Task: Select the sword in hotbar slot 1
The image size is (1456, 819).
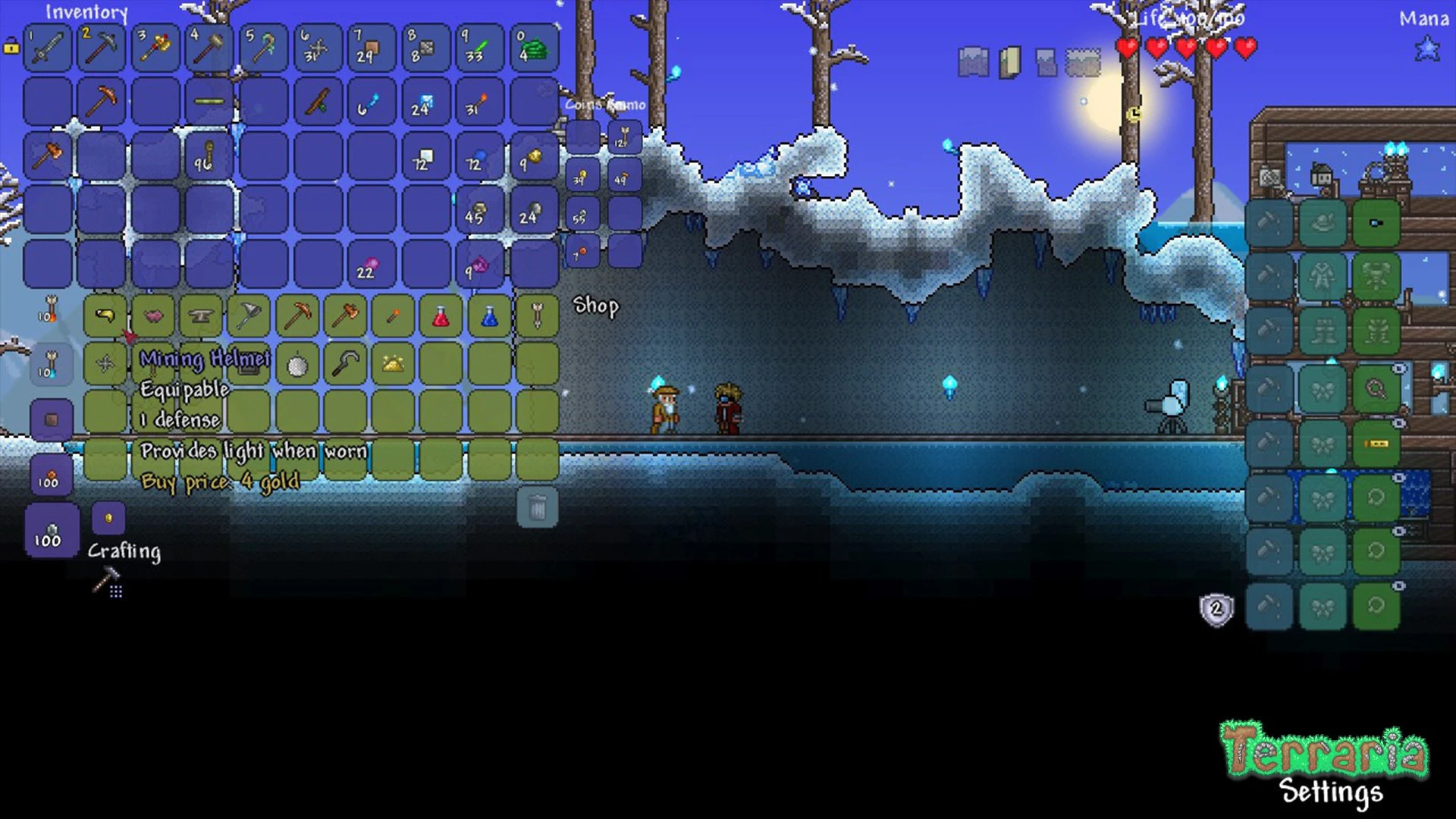Action: 48,47
